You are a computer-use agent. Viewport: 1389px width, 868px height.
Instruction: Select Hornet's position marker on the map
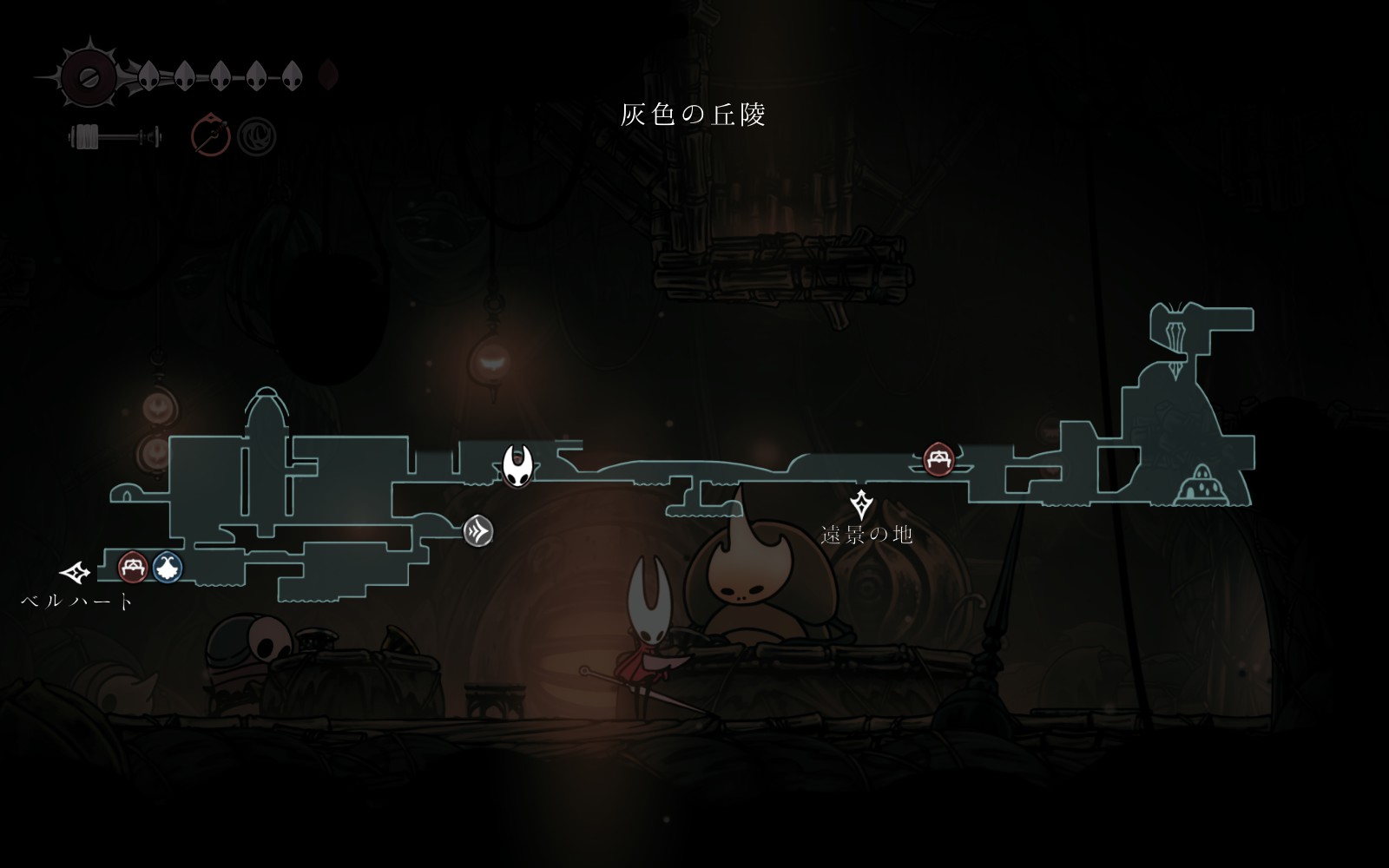pos(518,465)
